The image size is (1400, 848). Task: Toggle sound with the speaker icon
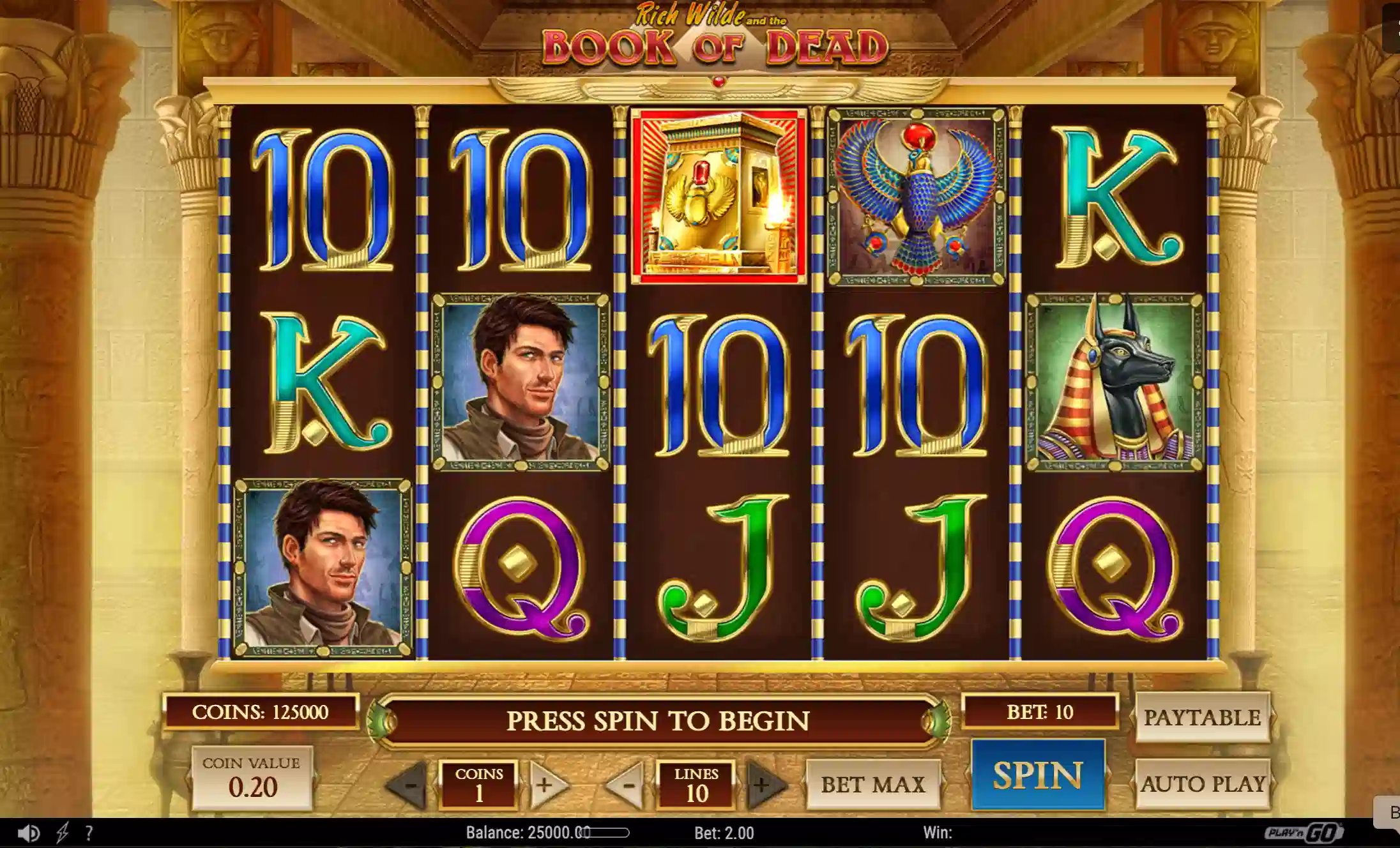28,833
